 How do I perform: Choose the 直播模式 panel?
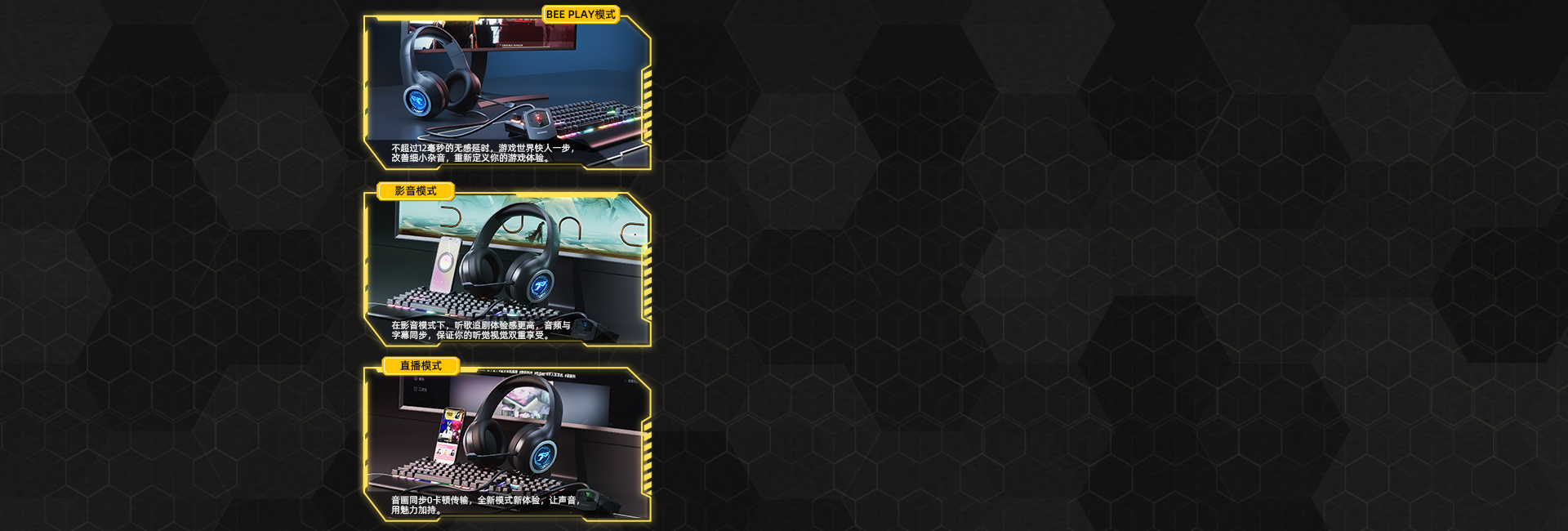coord(506,445)
